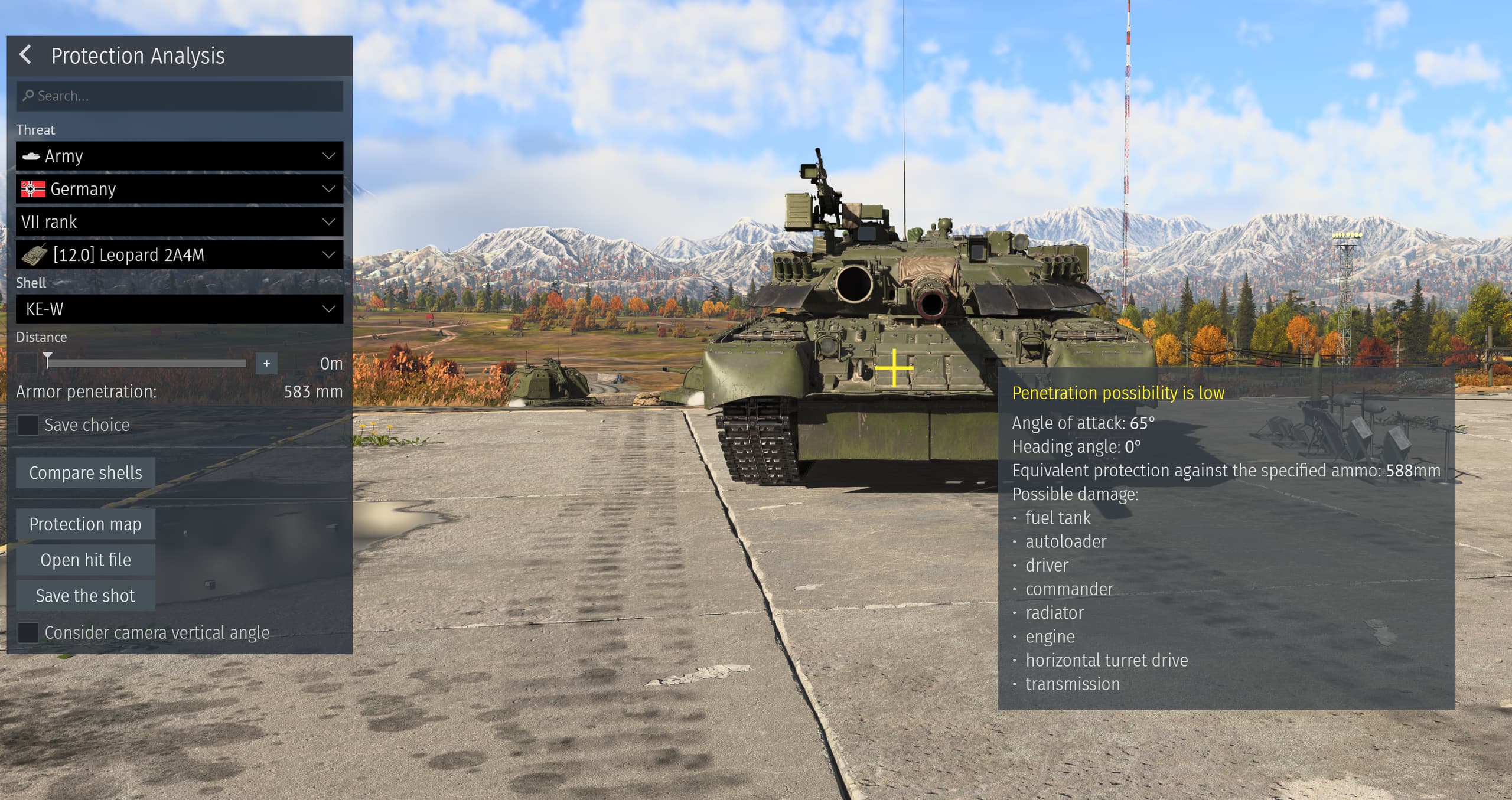Expand the VII rank dropdown
Viewport: 1512px width, 800px height.
pyautogui.click(x=180, y=222)
